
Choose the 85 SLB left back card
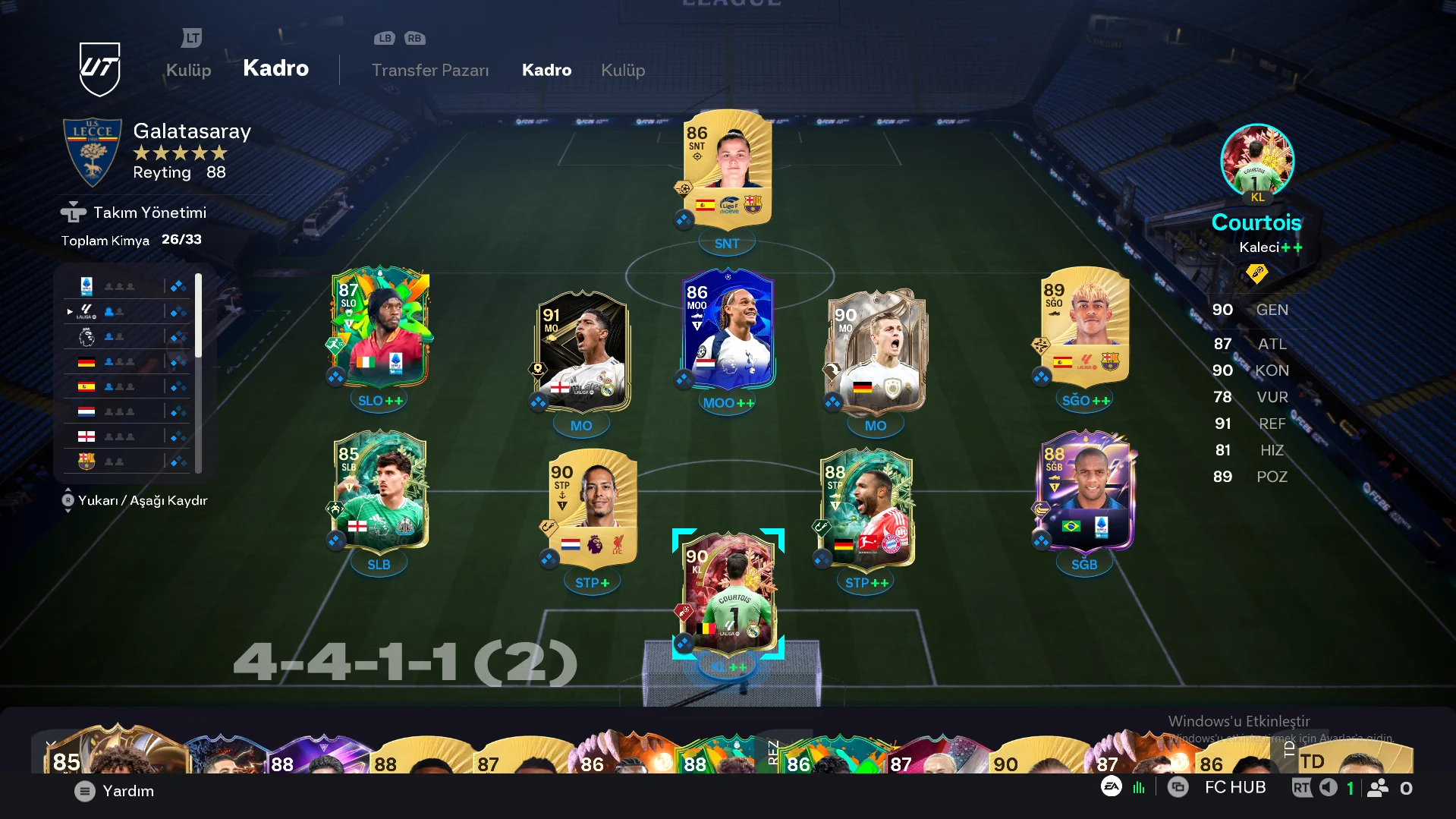tap(380, 490)
